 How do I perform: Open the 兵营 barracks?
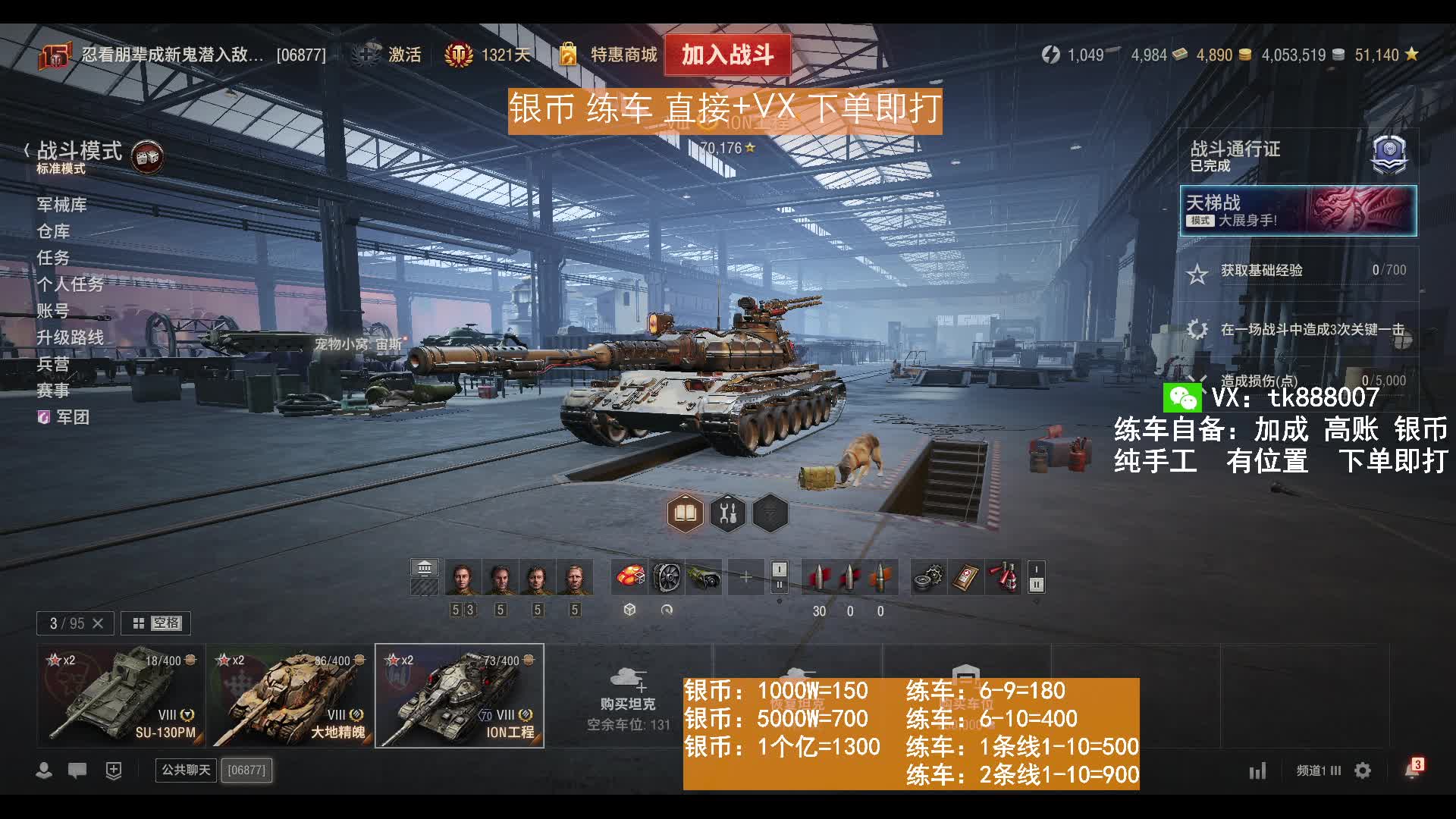pos(53,364)
